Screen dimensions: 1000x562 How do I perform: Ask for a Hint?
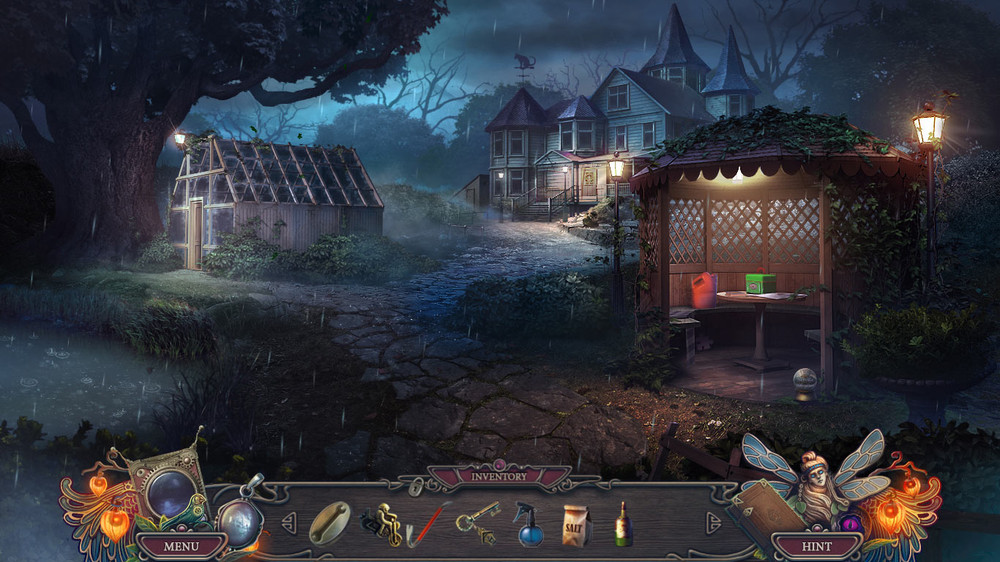817,546
